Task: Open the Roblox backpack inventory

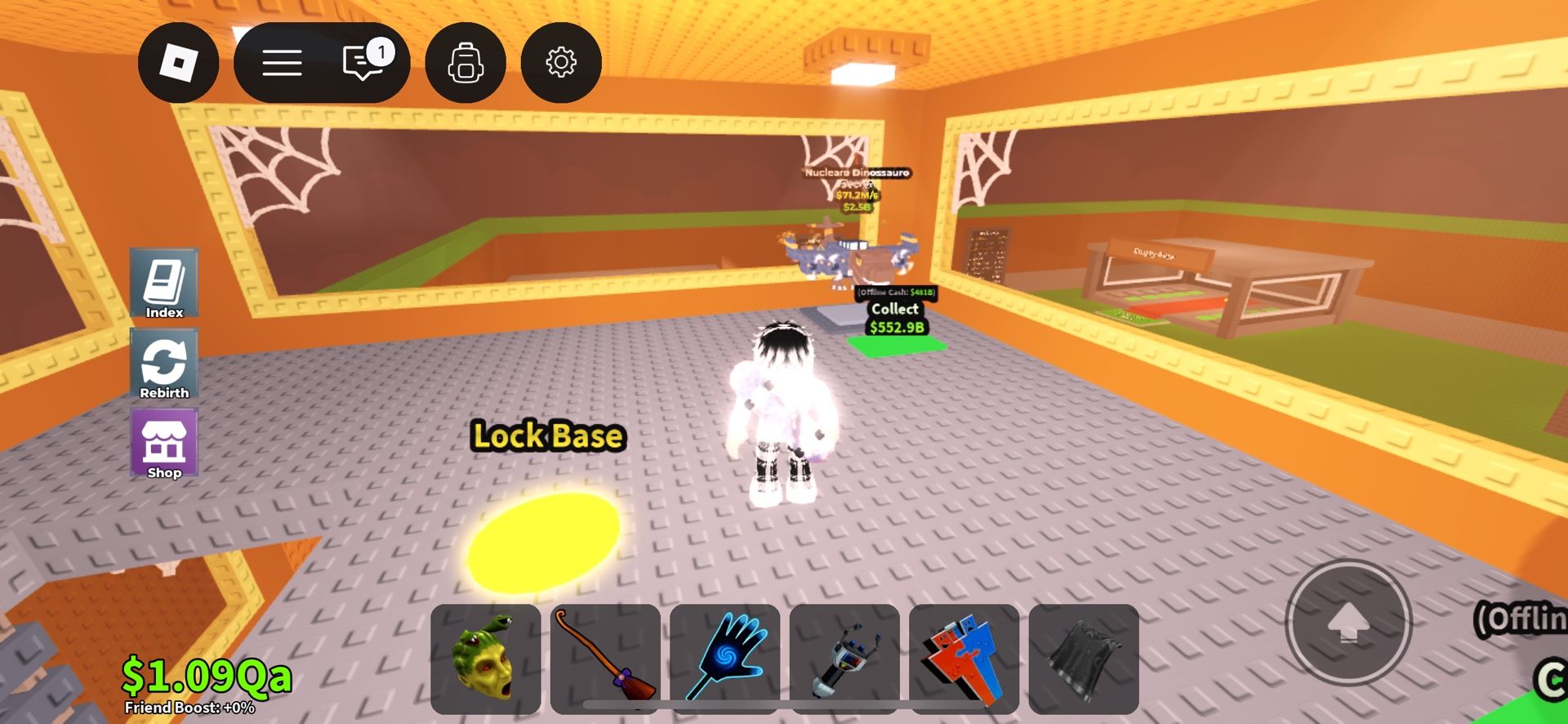Action: tap(465, 63)
